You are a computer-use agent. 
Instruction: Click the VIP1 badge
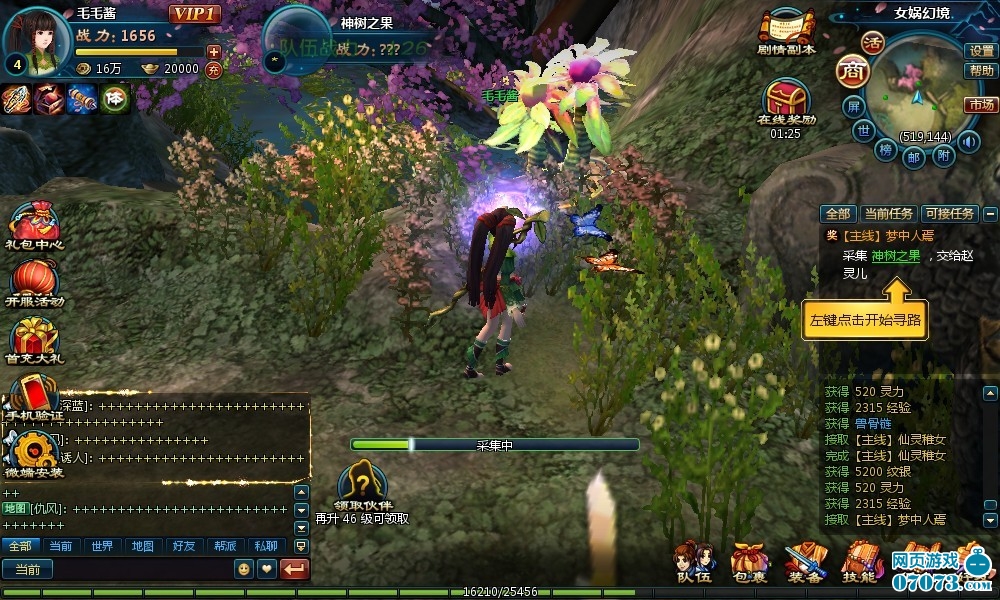pyautogui.click(x=194, y=14)
